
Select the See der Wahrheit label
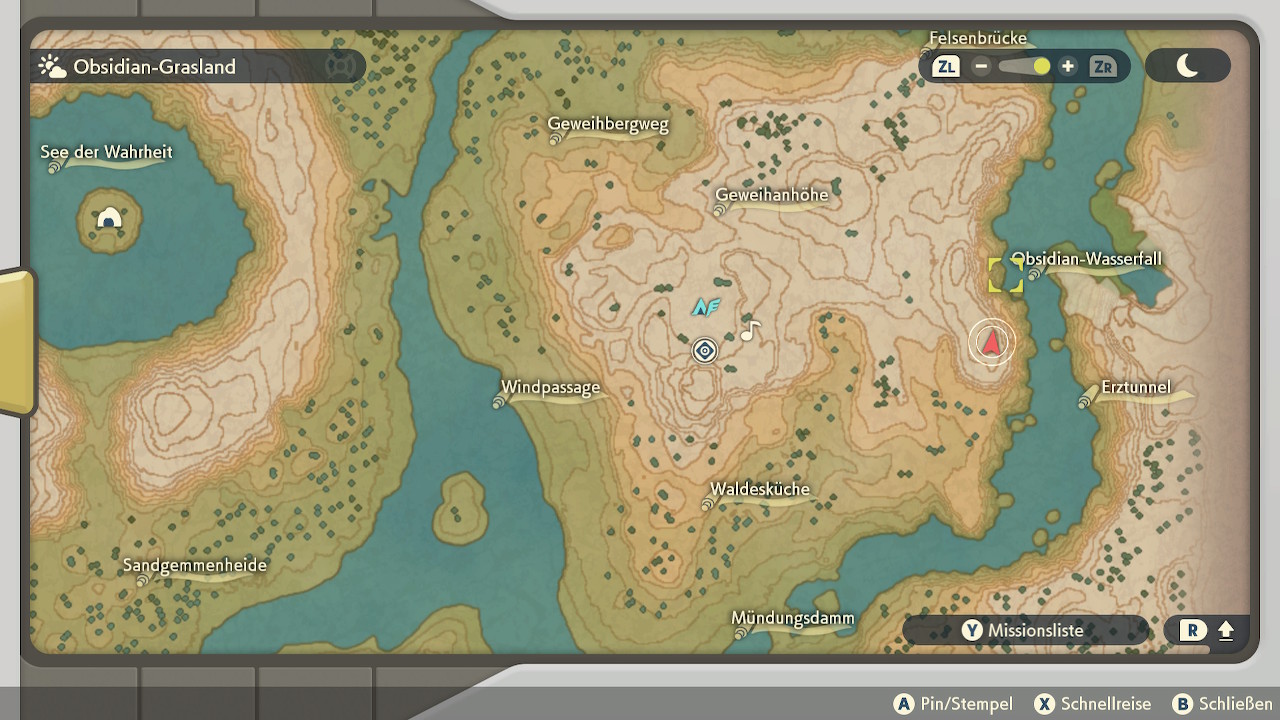[x=106, y=153]
